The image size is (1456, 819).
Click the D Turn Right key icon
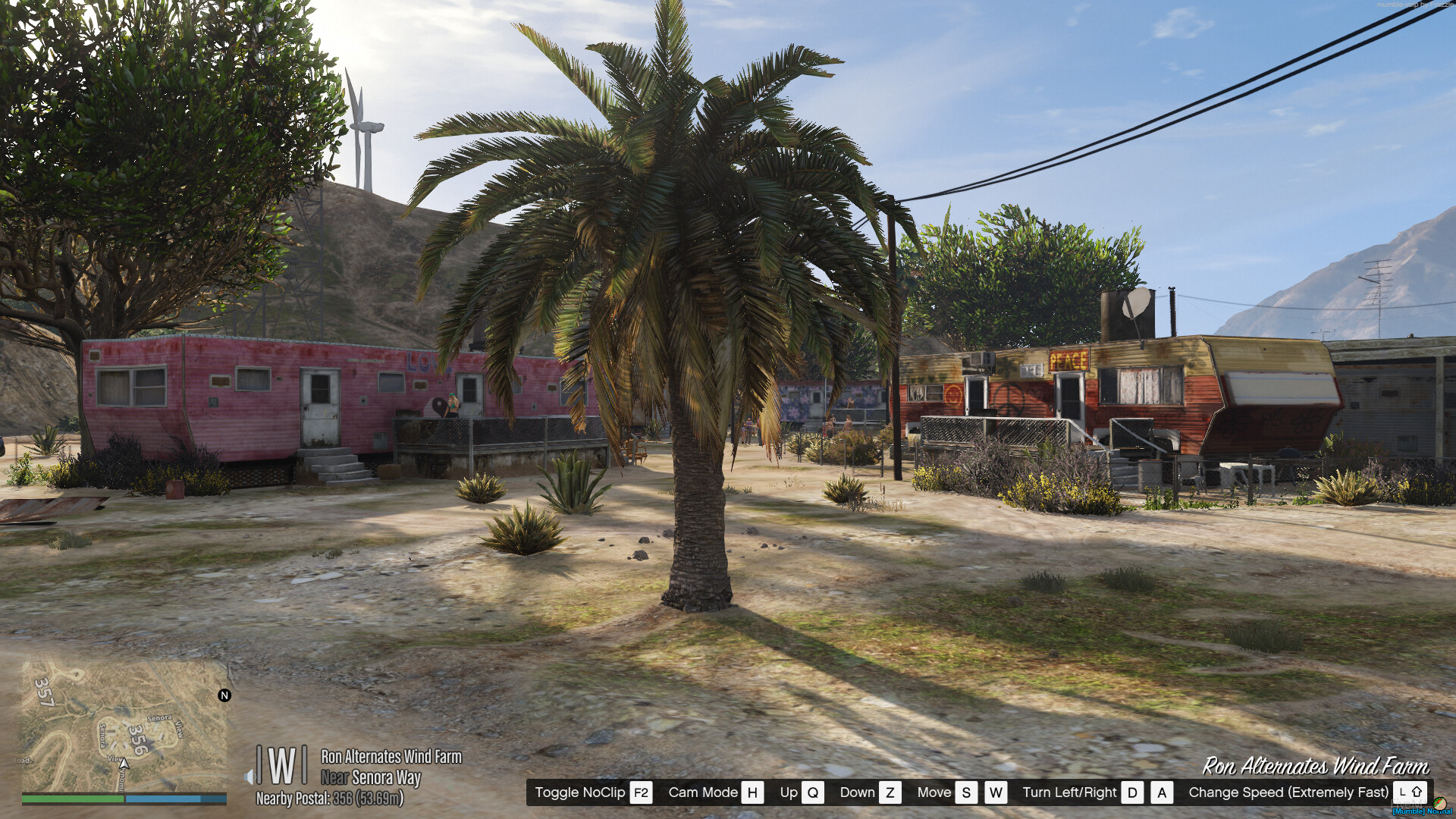tap(1131, 792)
